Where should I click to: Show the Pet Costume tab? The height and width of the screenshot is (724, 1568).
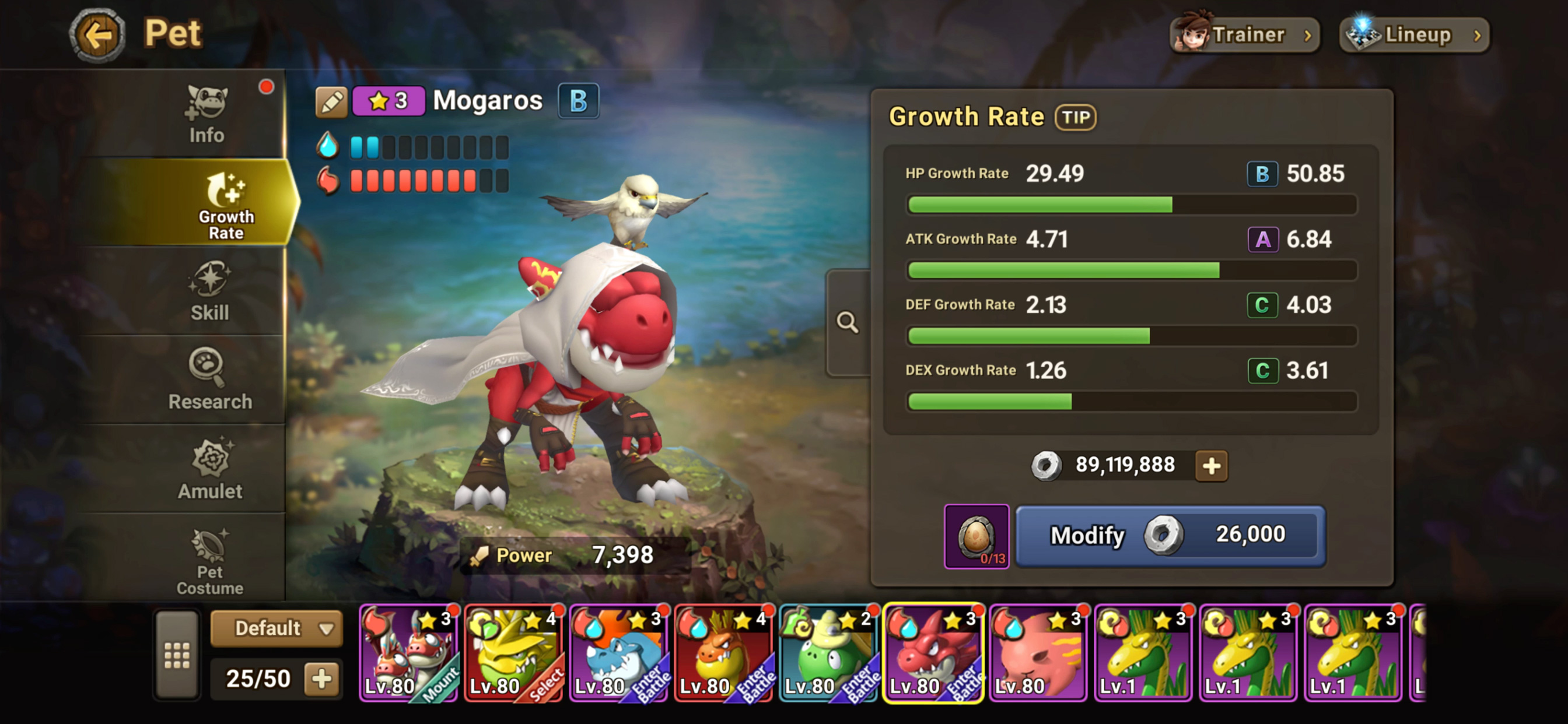(x=209, y=560)
